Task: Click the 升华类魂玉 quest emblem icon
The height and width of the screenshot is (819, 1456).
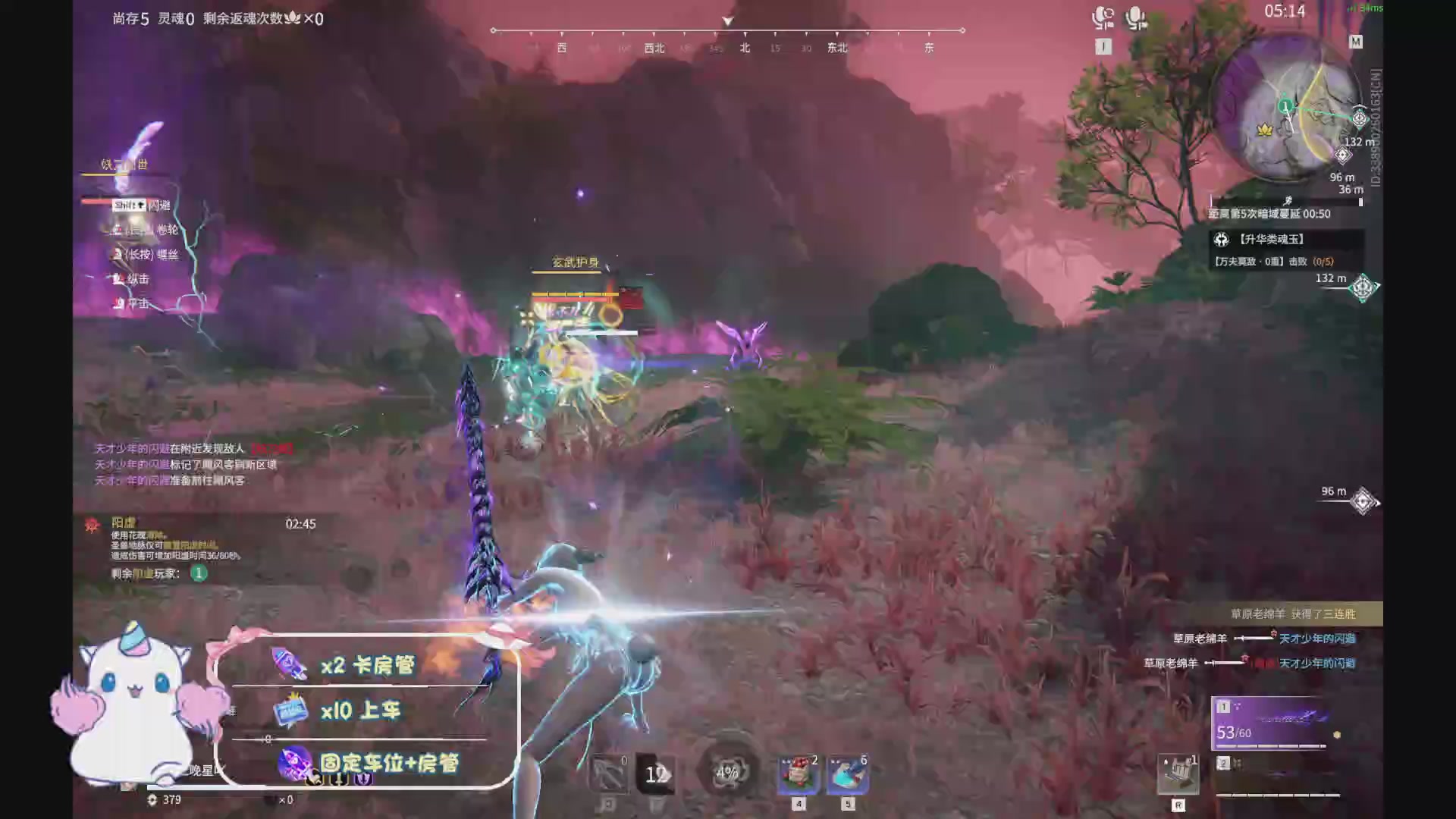Action: [x=1221, y=240]
